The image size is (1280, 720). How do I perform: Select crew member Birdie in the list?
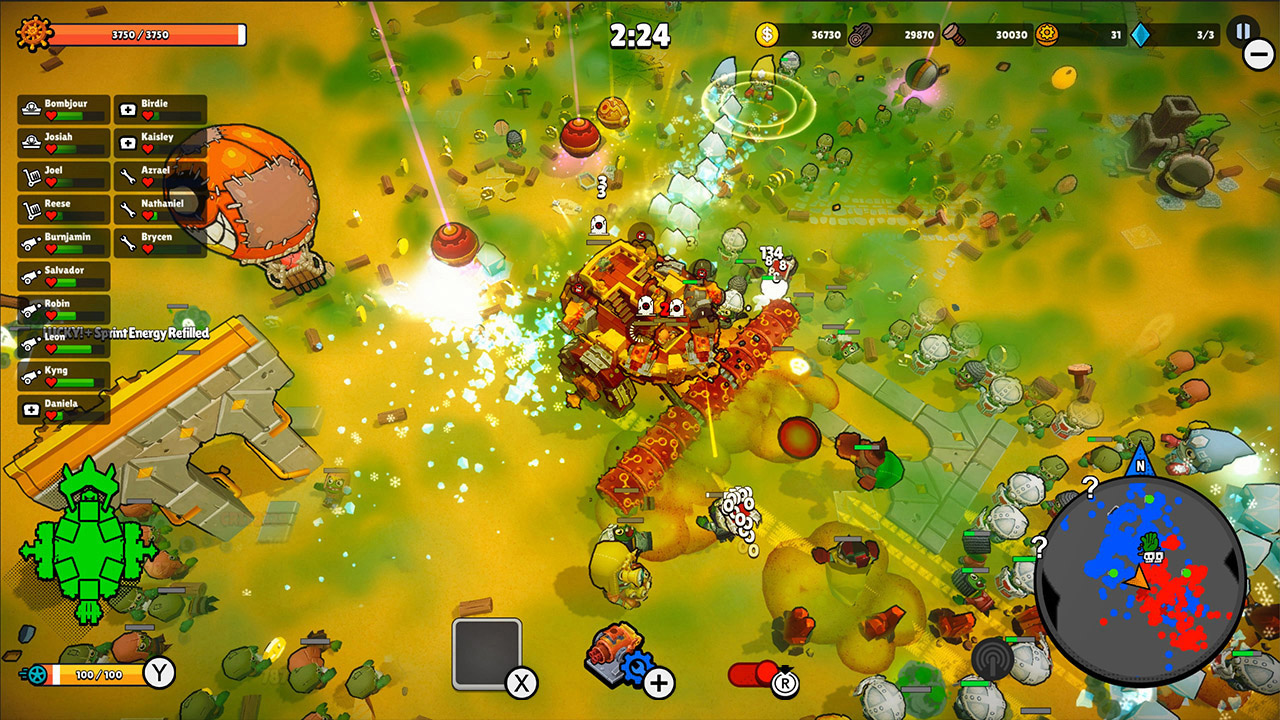[160, 109]
